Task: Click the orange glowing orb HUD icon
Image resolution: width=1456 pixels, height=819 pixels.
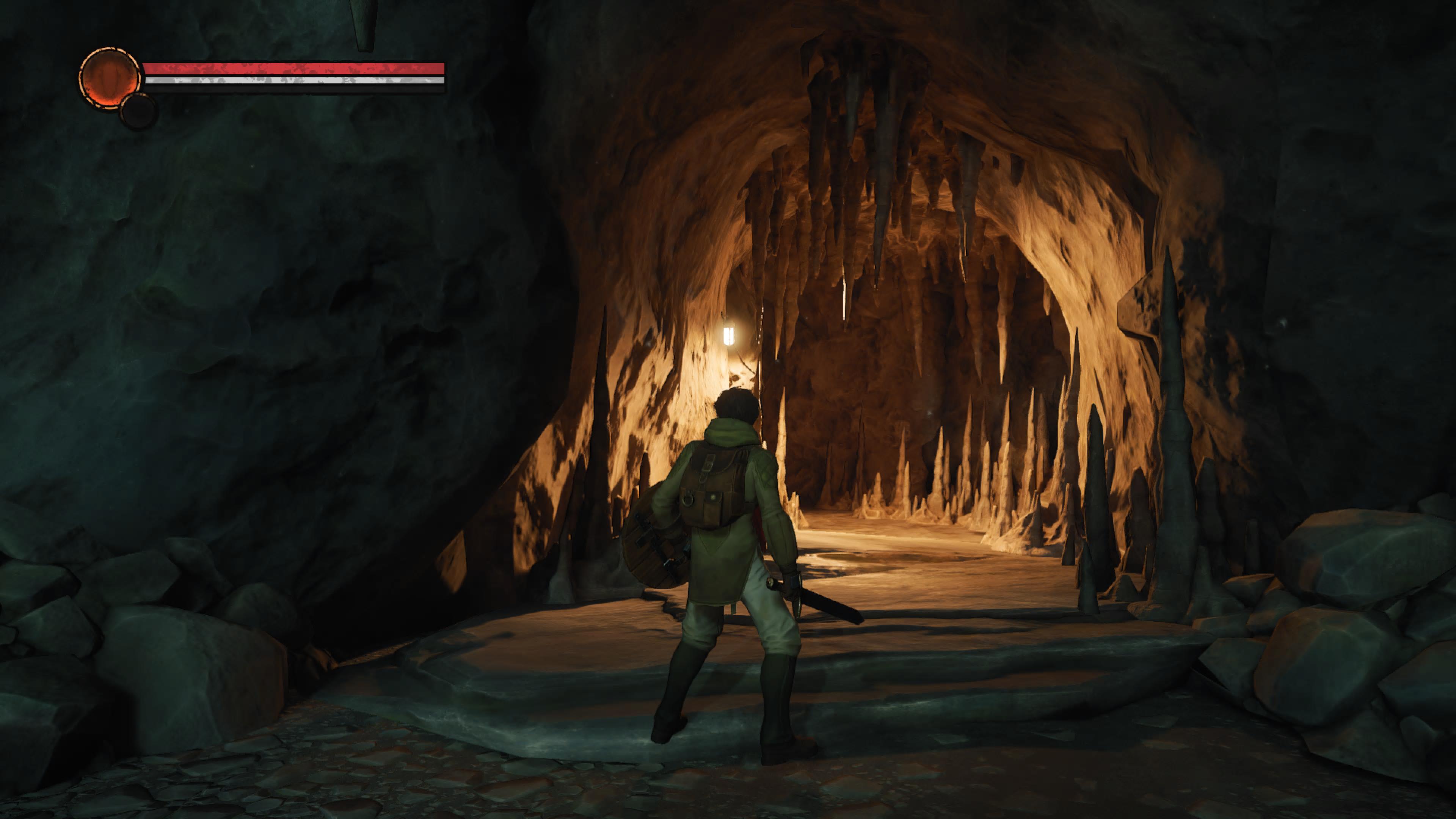Action: click(x=109, y=77)
